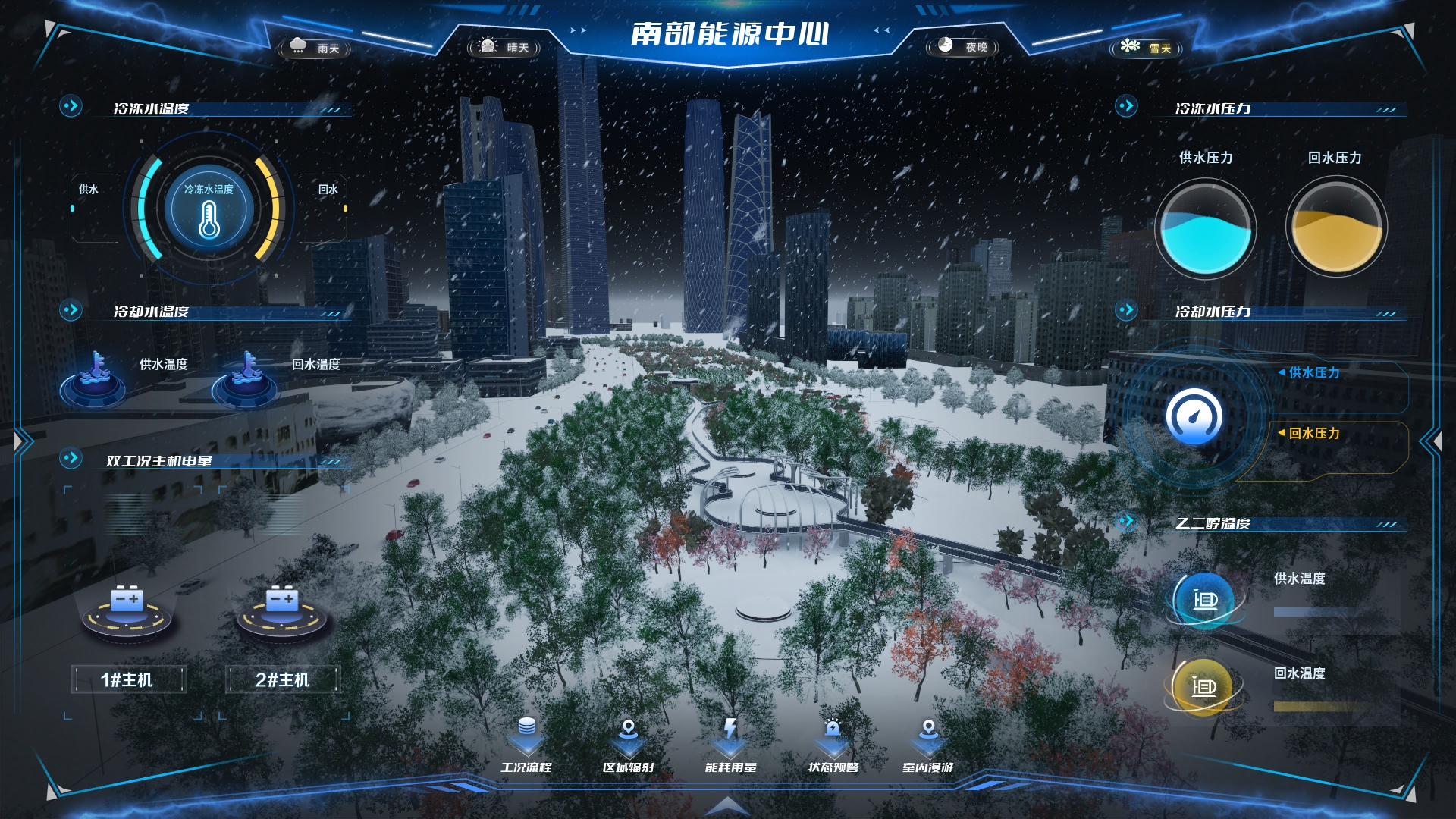1456x819 pixels.
Task: Expand the 冷冻水温度 panel arrow
Action: coord(71,105)
